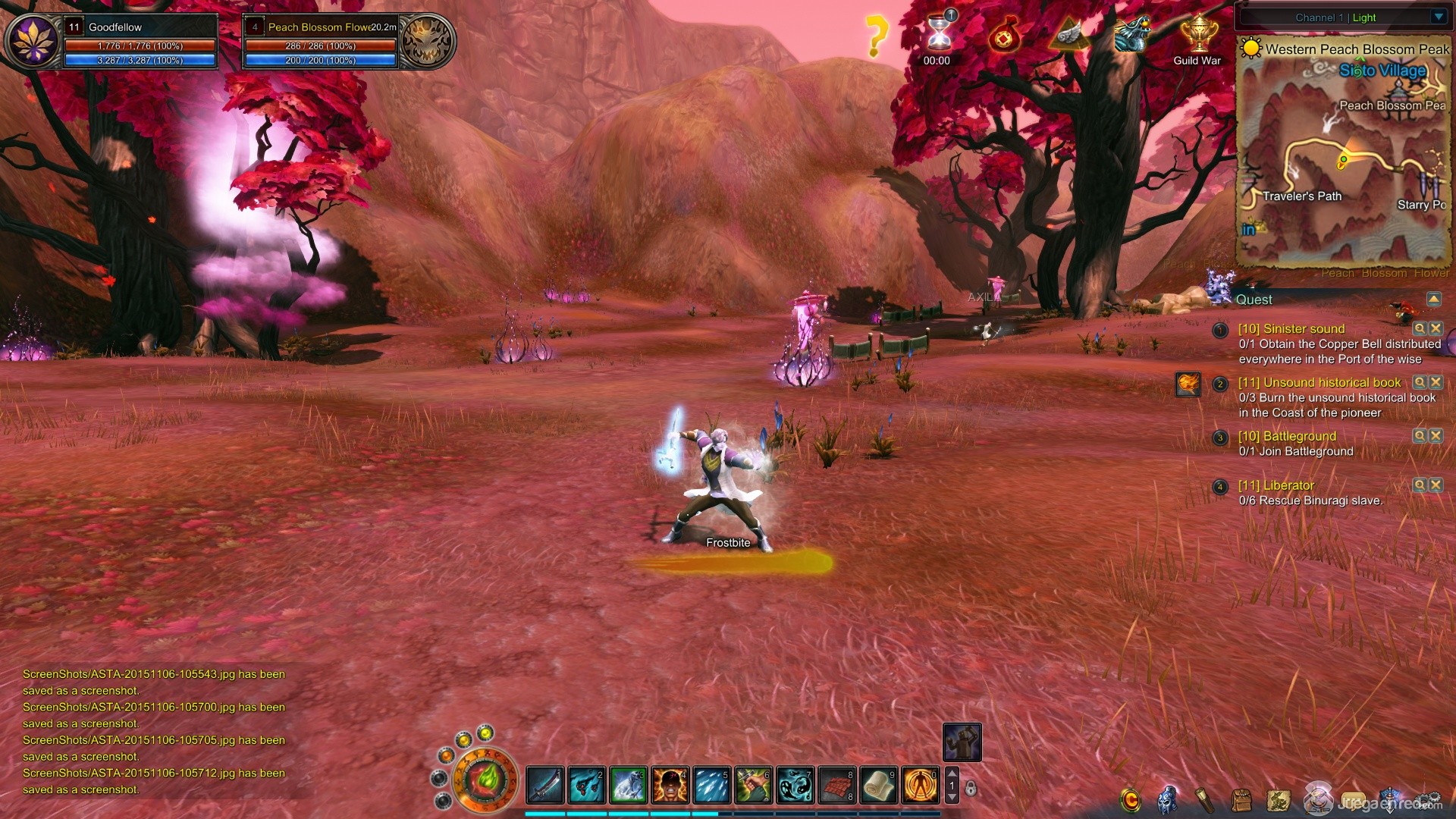Use the bandage roll item slot
This screenshot has height=819, width=1456.
(x=879, y=785)
